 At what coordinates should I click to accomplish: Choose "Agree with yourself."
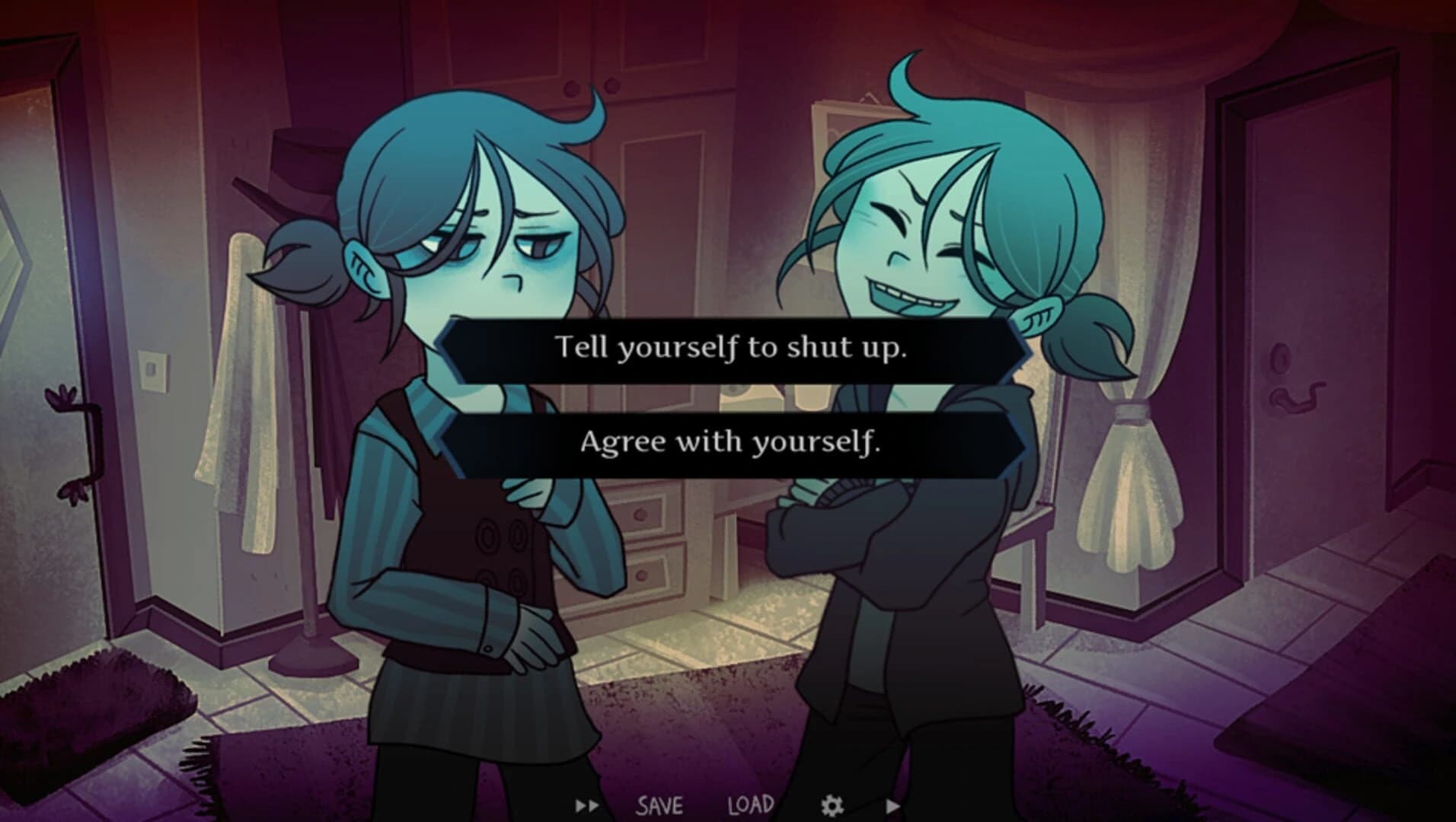coord(730,441)
